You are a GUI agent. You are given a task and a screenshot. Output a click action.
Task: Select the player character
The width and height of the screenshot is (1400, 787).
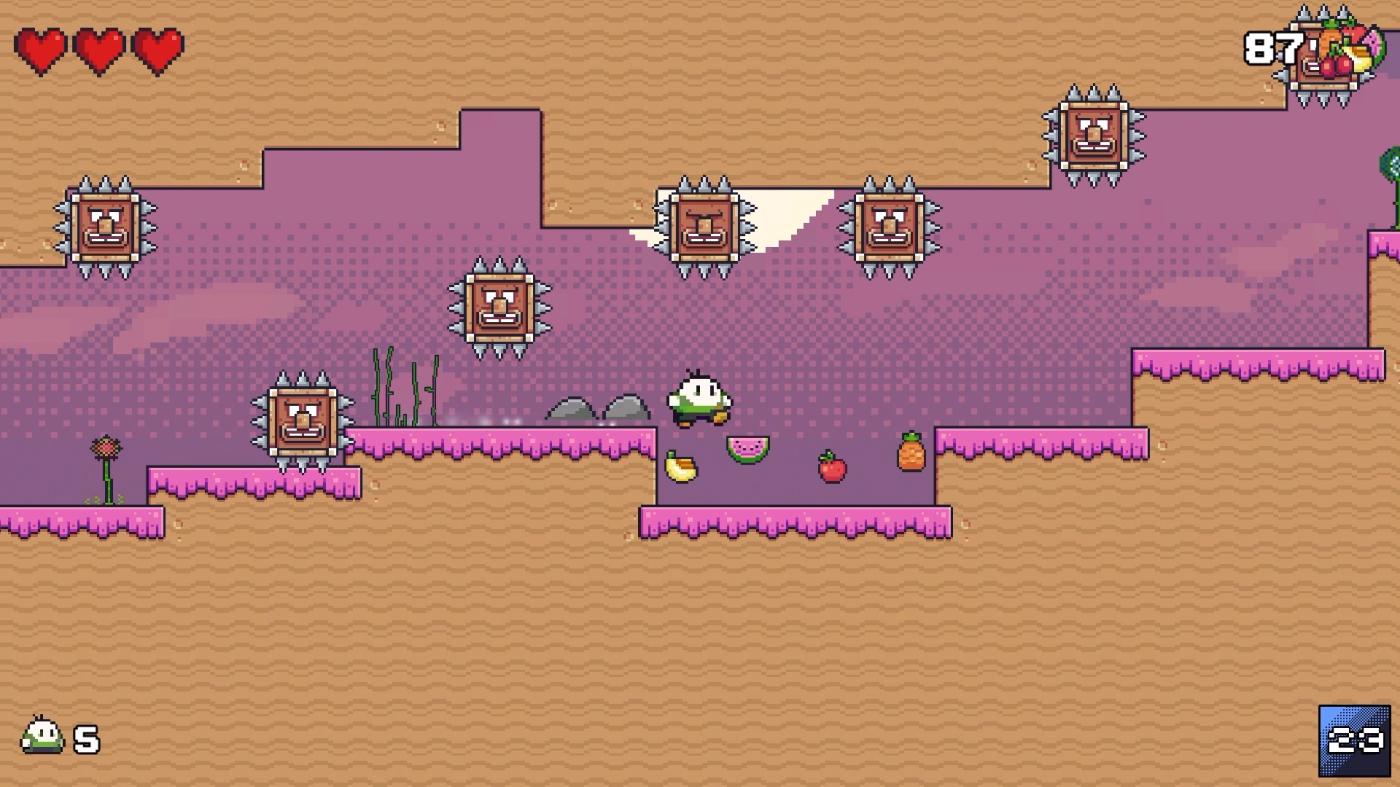(x=701, y=397)
